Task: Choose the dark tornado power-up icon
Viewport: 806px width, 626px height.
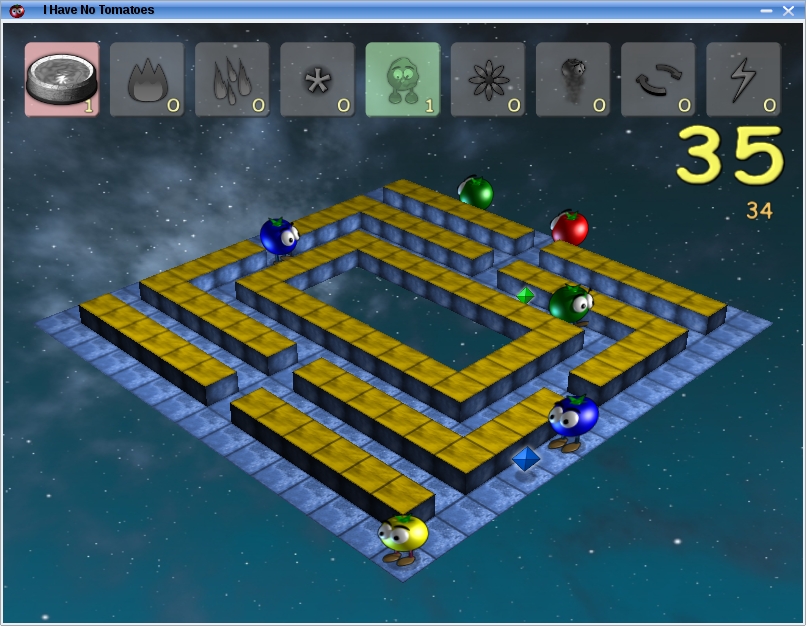Action: tap(573, 79)
